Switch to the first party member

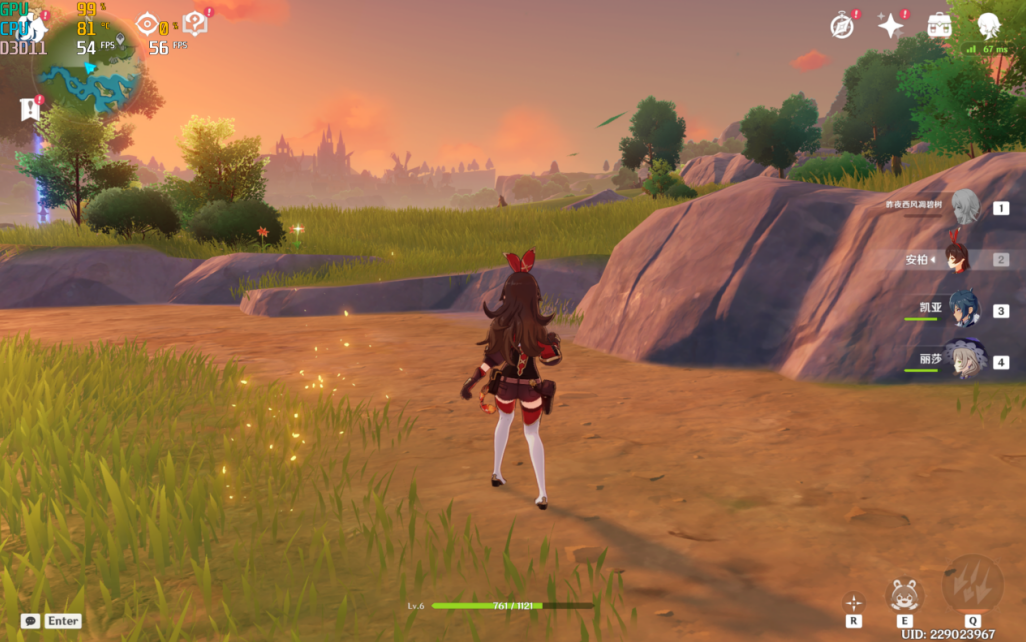(964, 208)
